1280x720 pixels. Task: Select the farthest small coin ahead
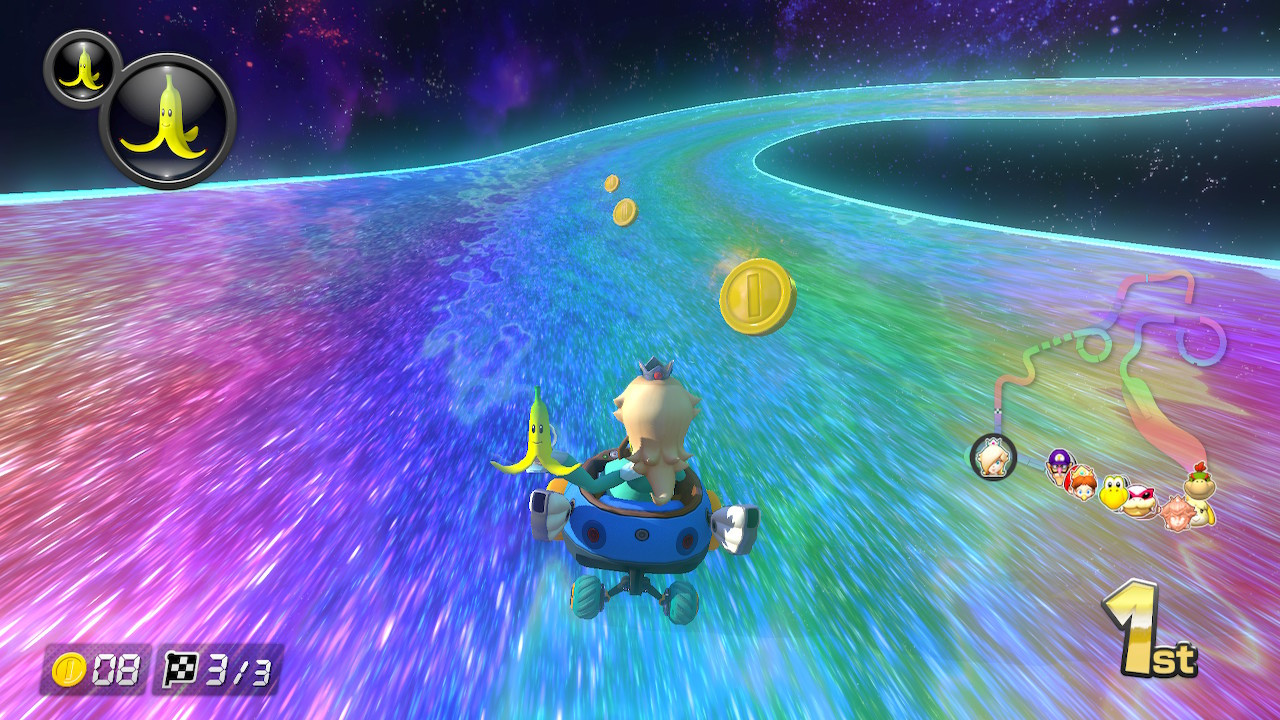[610, 184]
